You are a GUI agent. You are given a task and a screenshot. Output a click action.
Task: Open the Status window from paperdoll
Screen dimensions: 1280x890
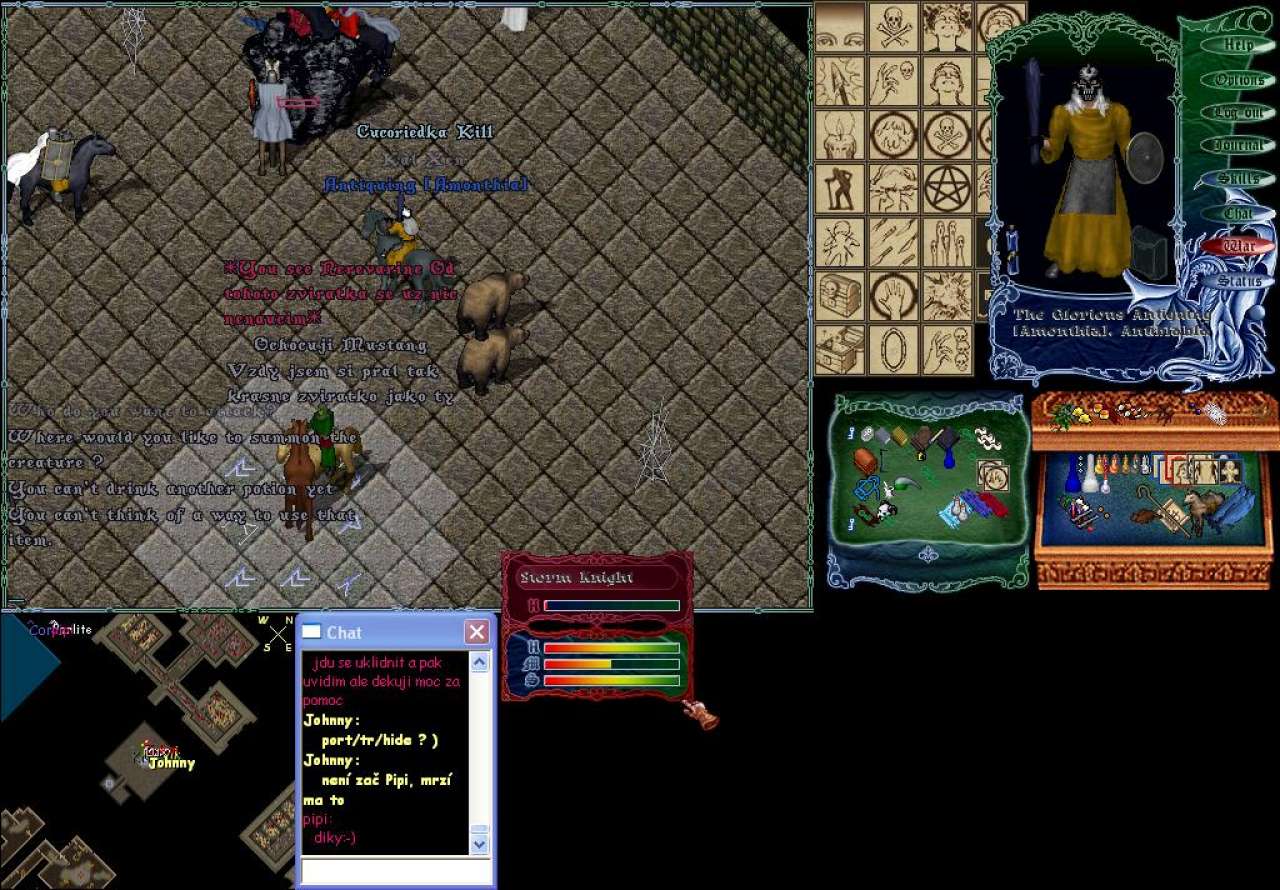[1239, 280]
